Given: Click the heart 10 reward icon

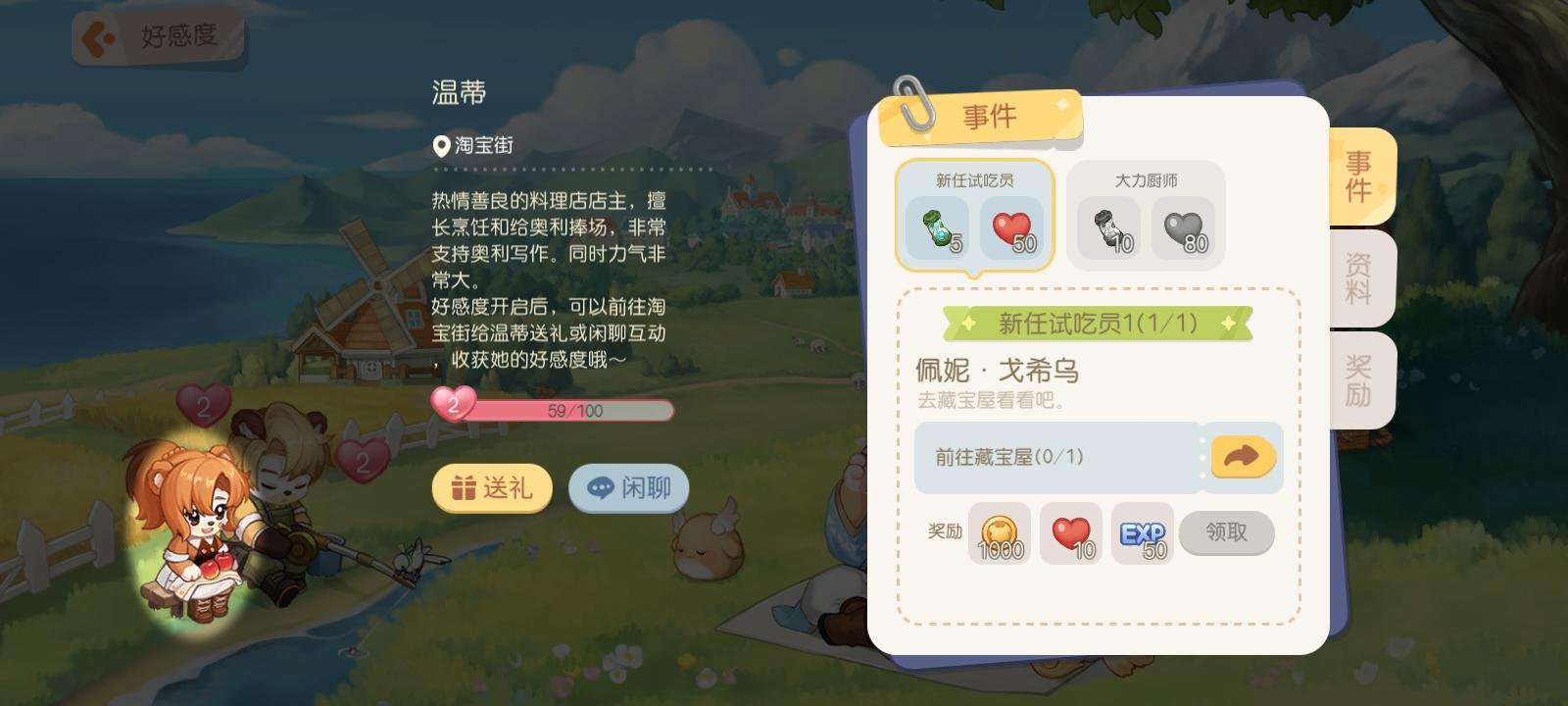Looking at the screenshot, I should [1070, 533].
